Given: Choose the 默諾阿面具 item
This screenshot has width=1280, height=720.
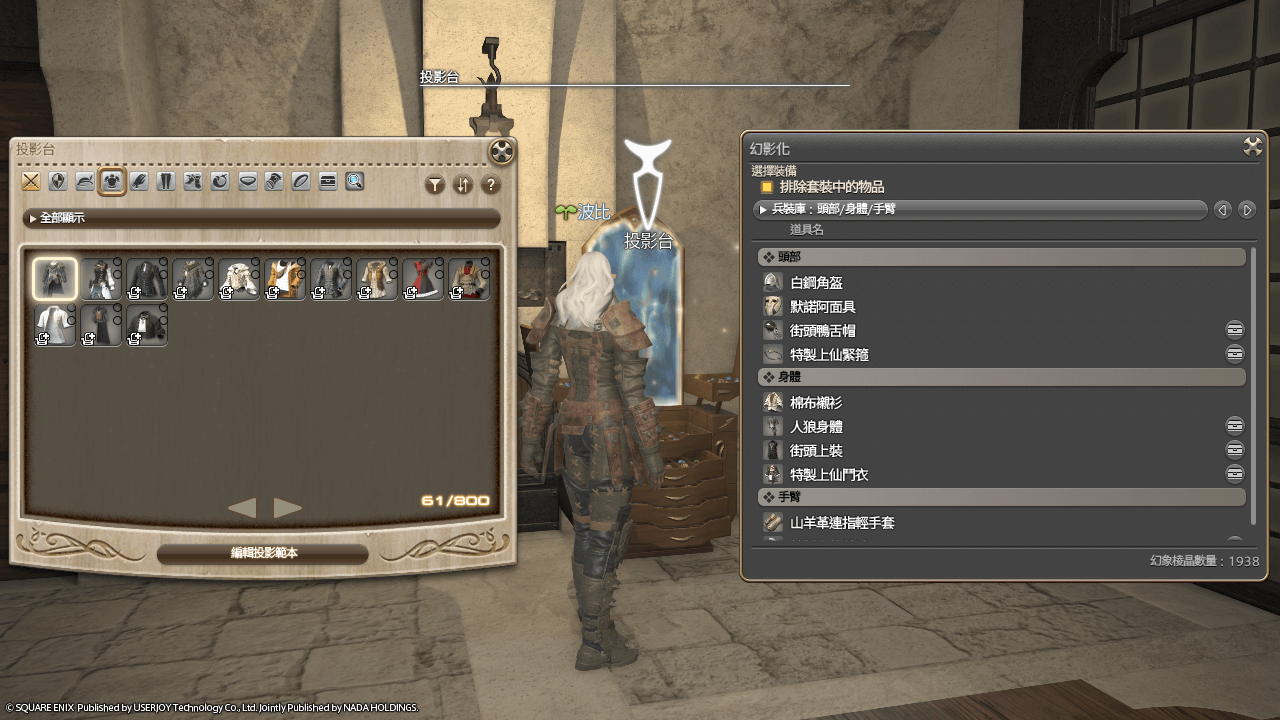Looking at the screenshot, I should [822, 307].
